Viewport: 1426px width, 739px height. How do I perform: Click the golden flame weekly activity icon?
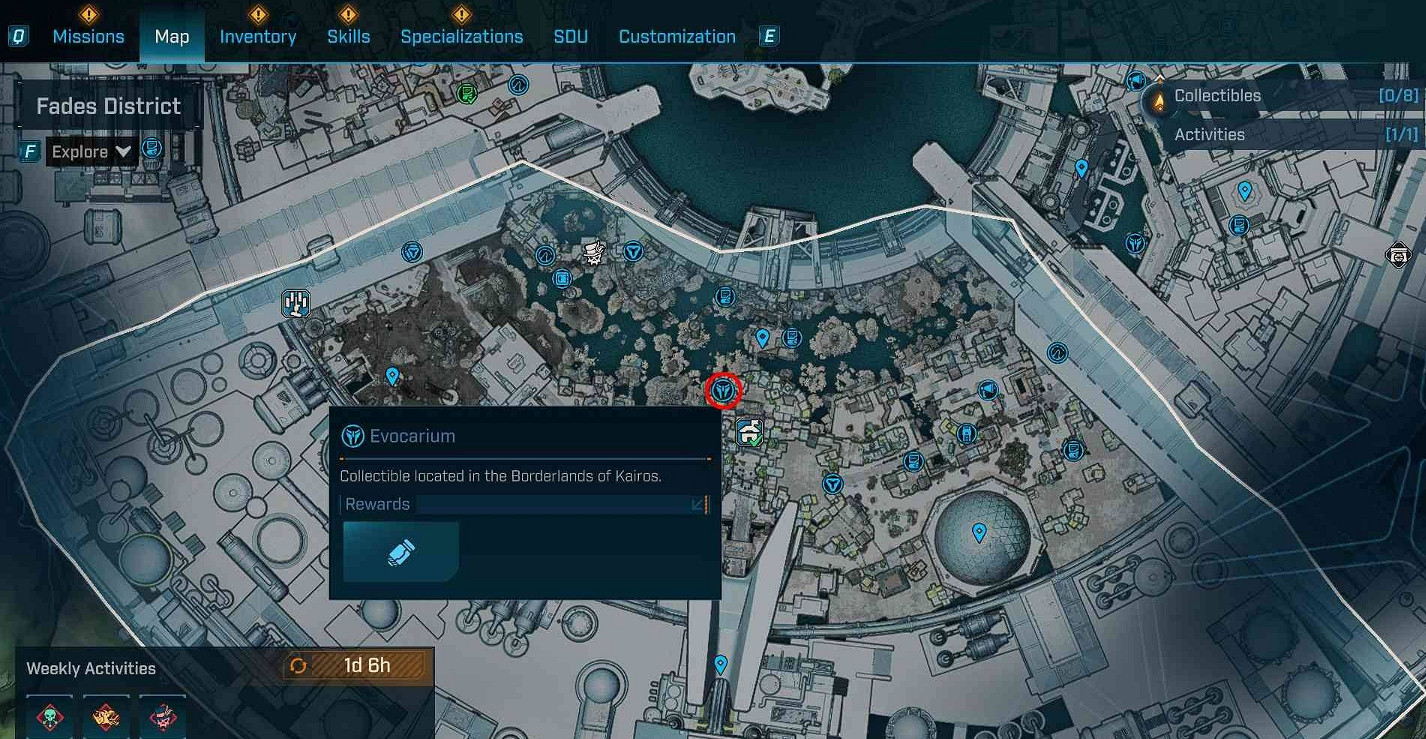106,716
